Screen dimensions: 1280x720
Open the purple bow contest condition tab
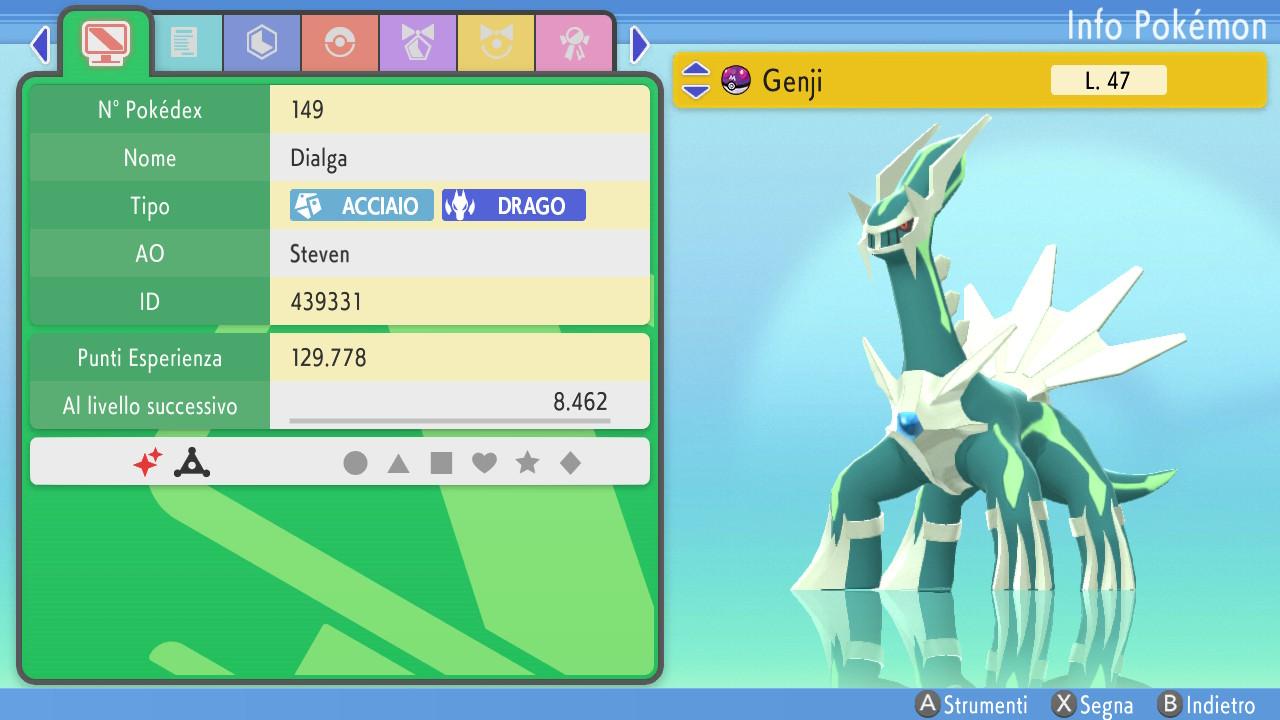click(x=418, y=42)
